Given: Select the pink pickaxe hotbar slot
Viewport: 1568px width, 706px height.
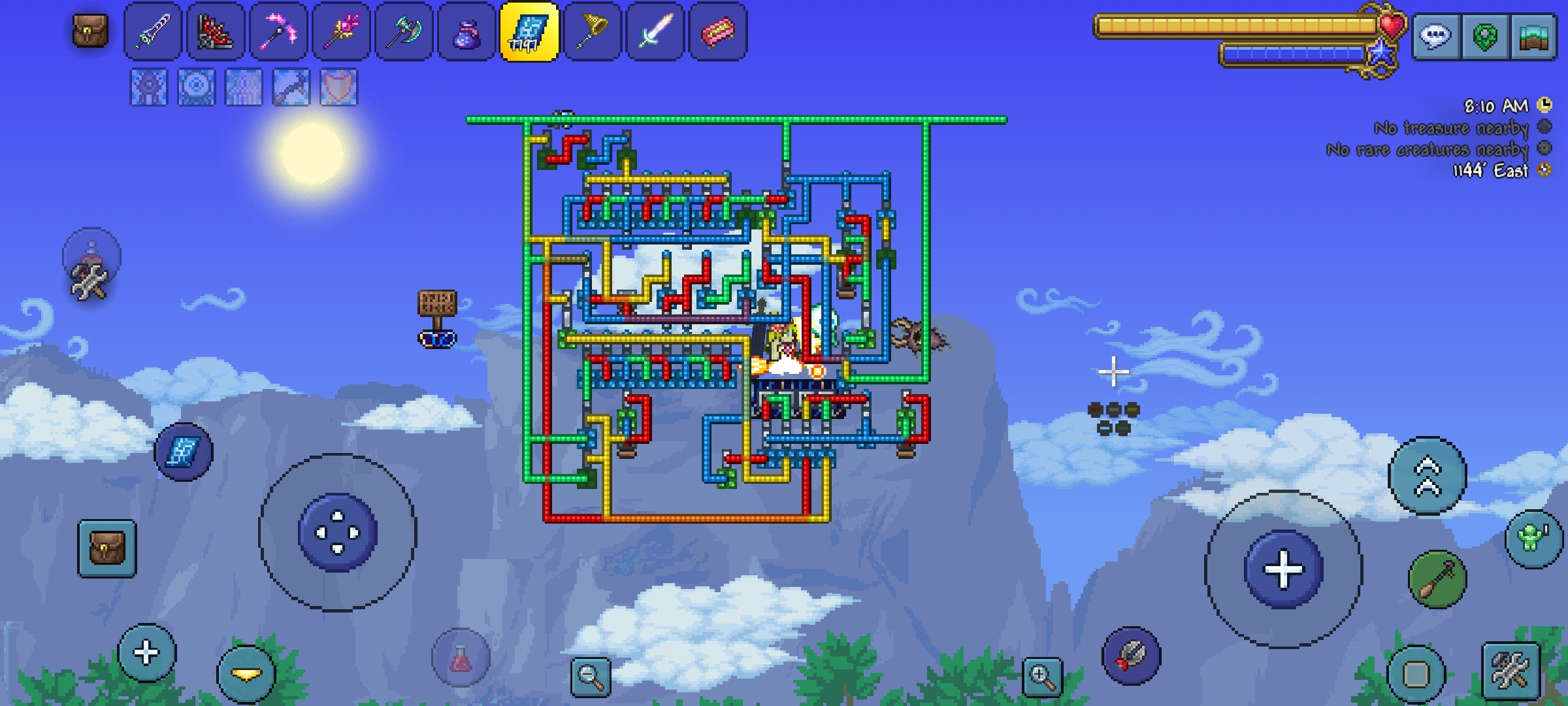Looking at the screenshot, I should click(x=278, y=31).
